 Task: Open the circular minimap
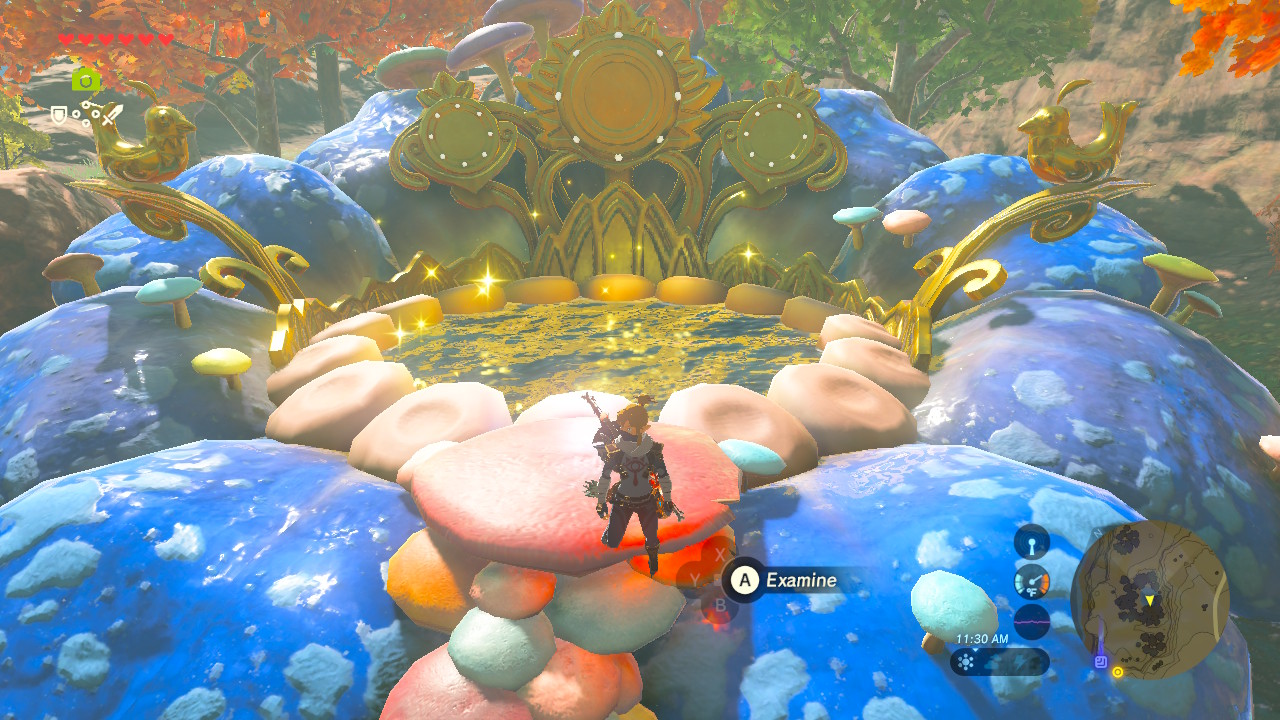tap(1149, 599)
